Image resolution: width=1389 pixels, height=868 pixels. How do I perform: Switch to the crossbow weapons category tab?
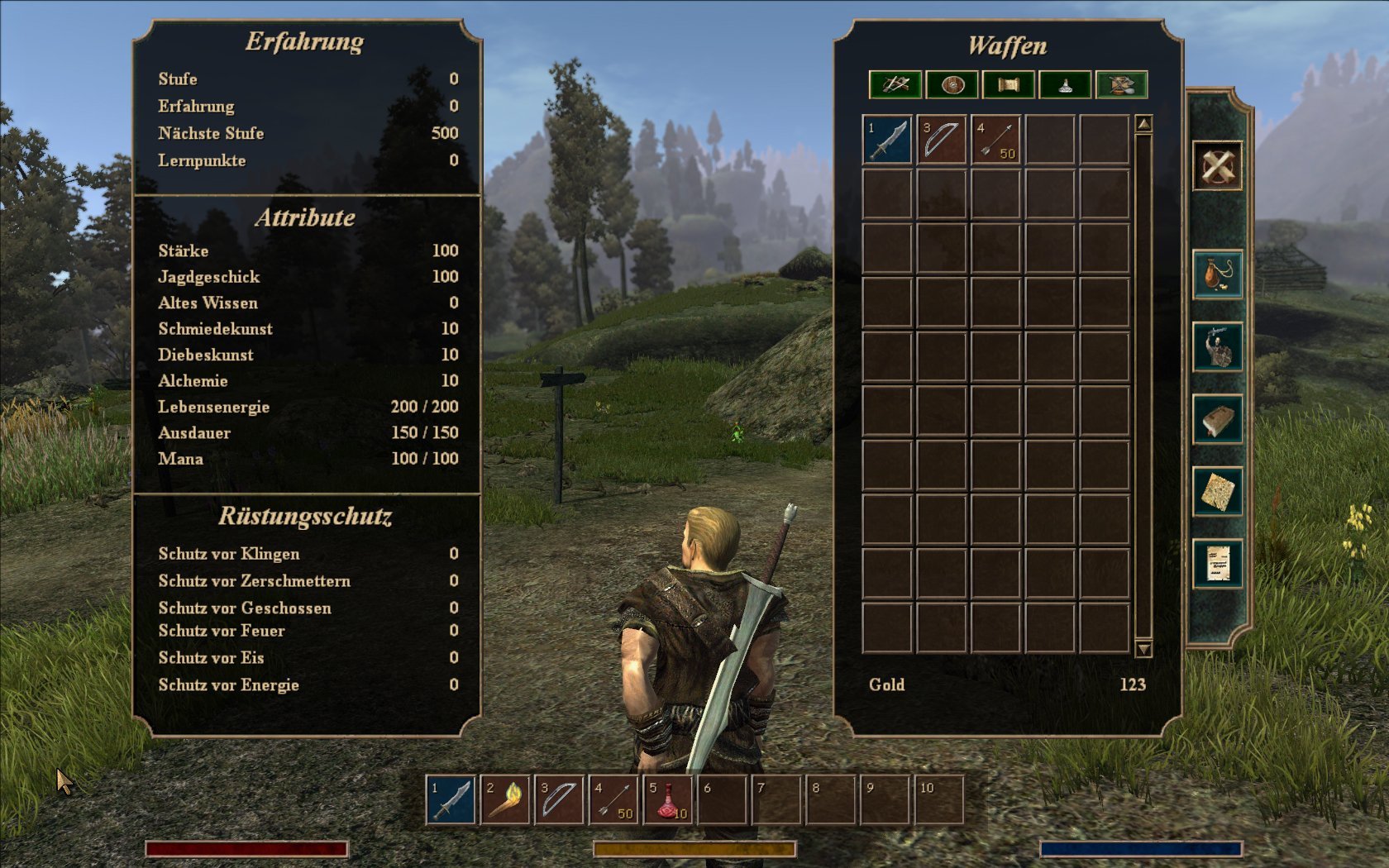point(895,84)
